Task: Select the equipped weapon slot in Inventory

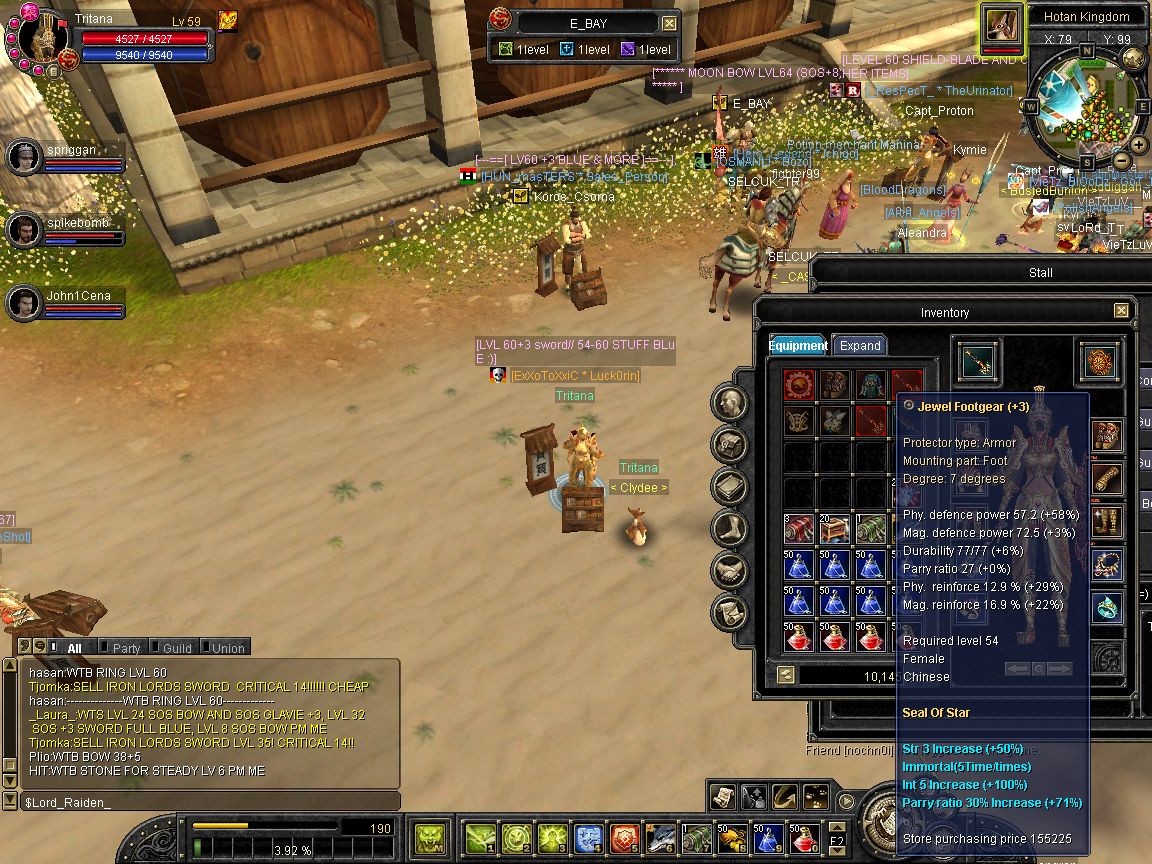Action: click(976, 361)
